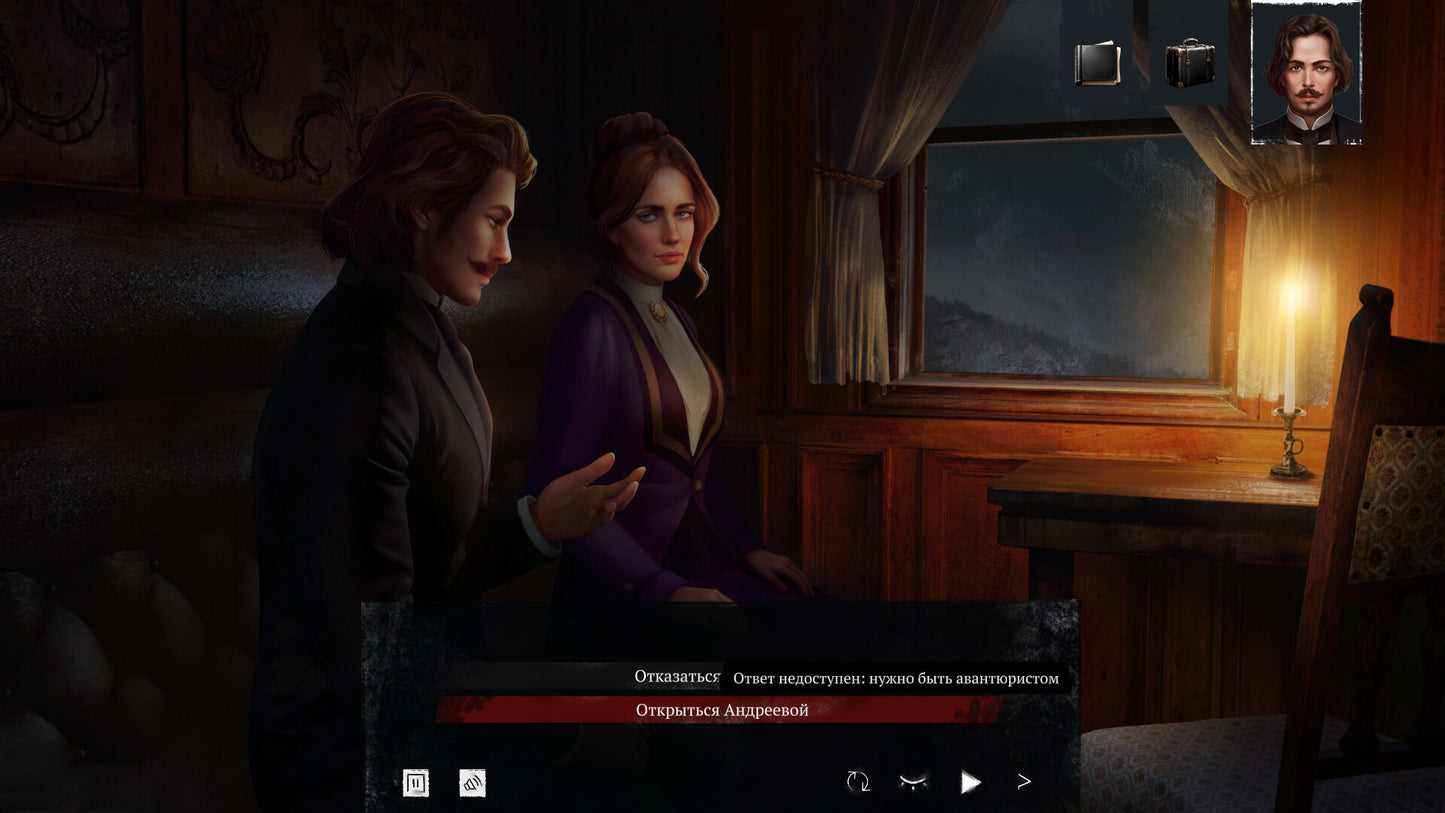Start auto-play with the triangle button
The height and width of the screenshot is (813, 1445).
pyautogui.click(x=970, y=782)
